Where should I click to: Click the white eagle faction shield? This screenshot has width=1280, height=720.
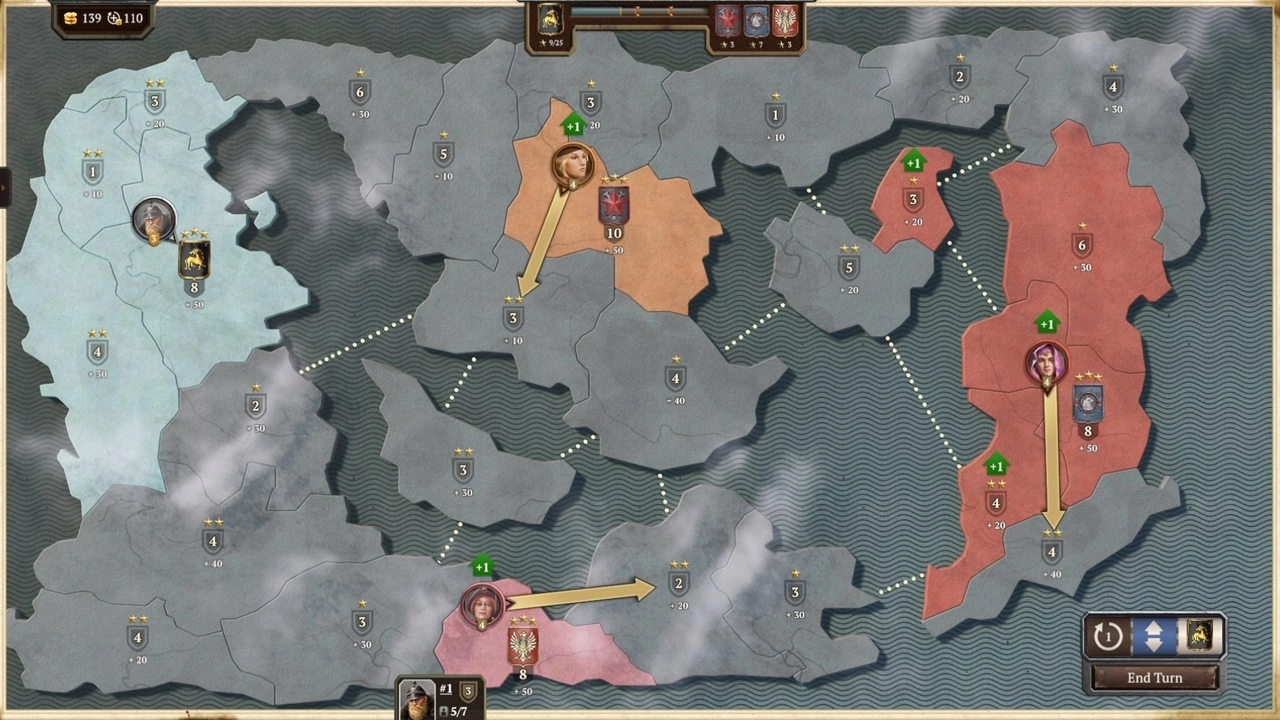(783, 18)
